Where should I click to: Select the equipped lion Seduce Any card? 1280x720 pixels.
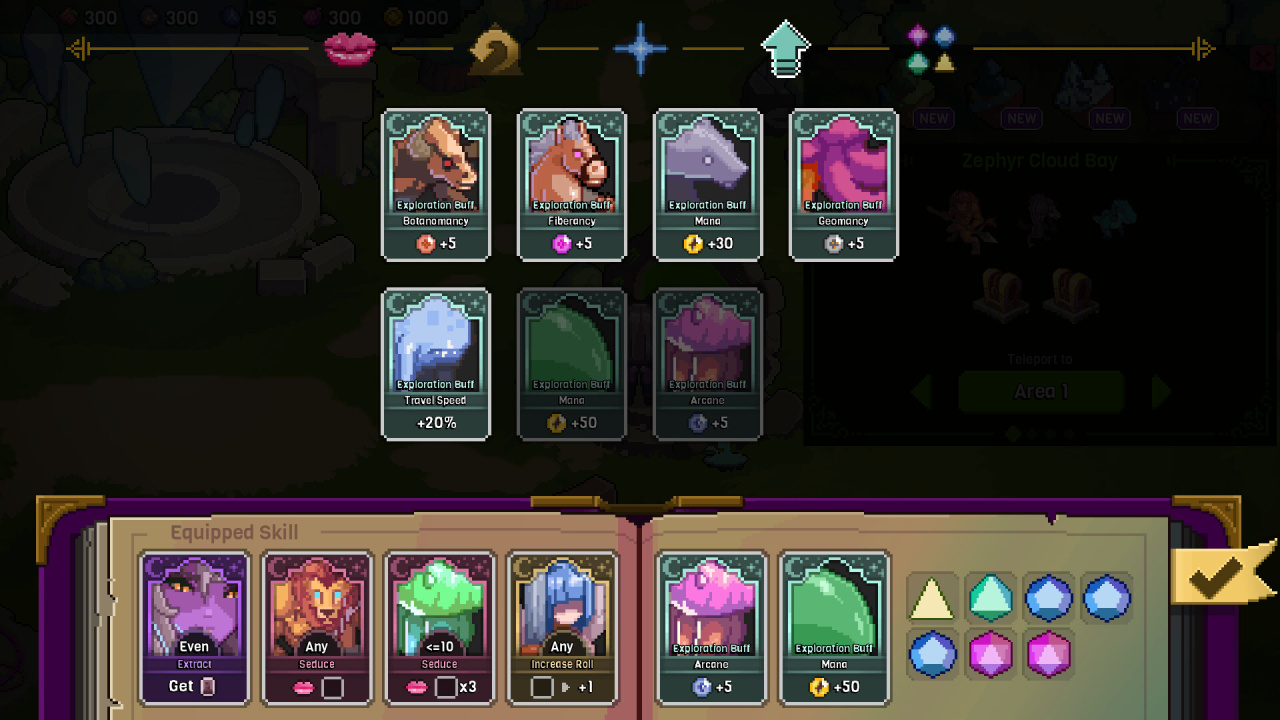point(317,628)
